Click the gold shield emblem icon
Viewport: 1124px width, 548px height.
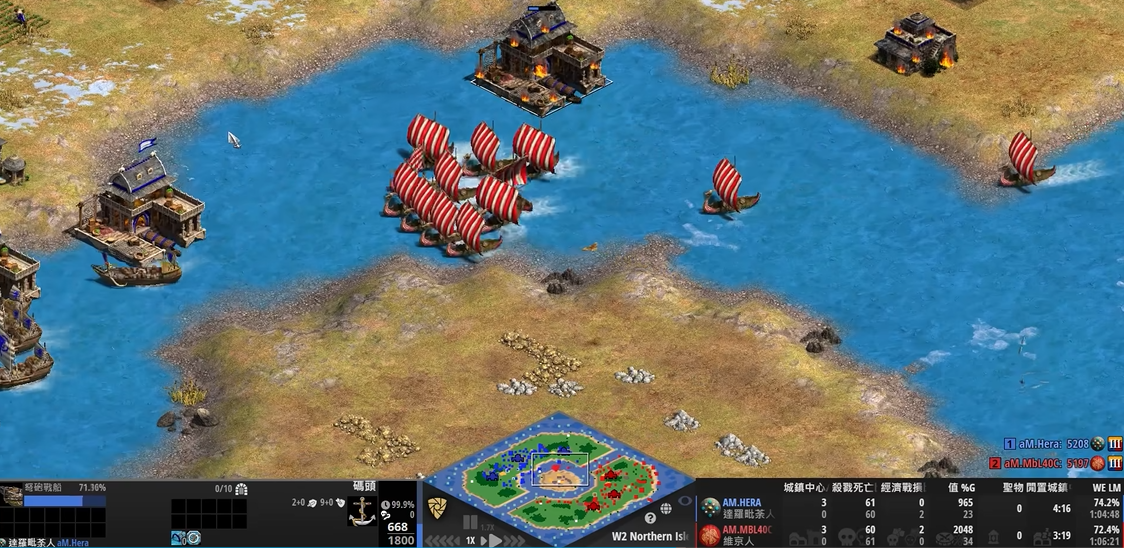point(437,509)
